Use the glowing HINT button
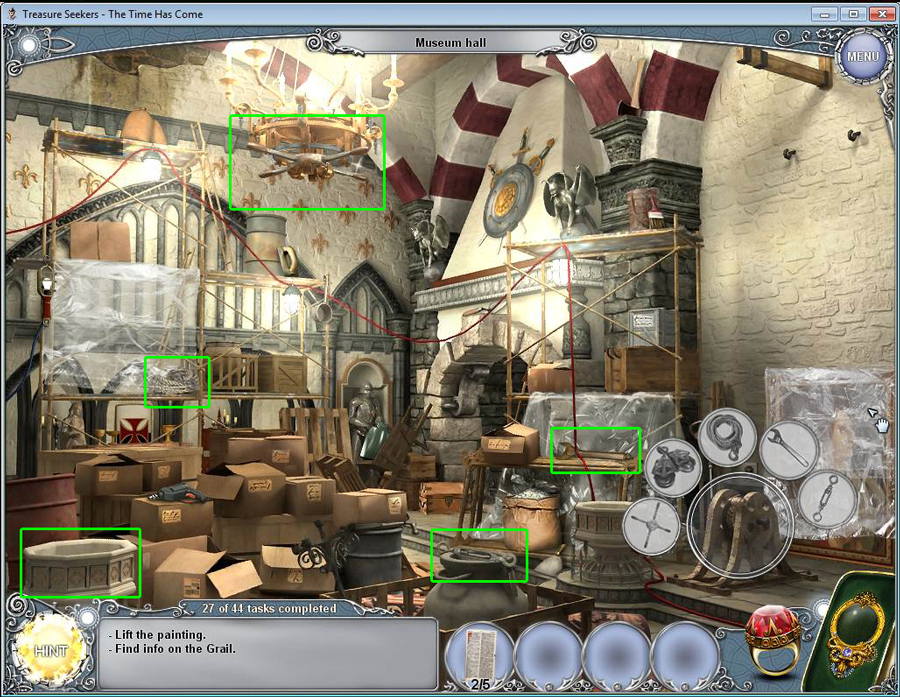Image resolution: width=900 pixels, height=697 pixels. tap(48, 651)
